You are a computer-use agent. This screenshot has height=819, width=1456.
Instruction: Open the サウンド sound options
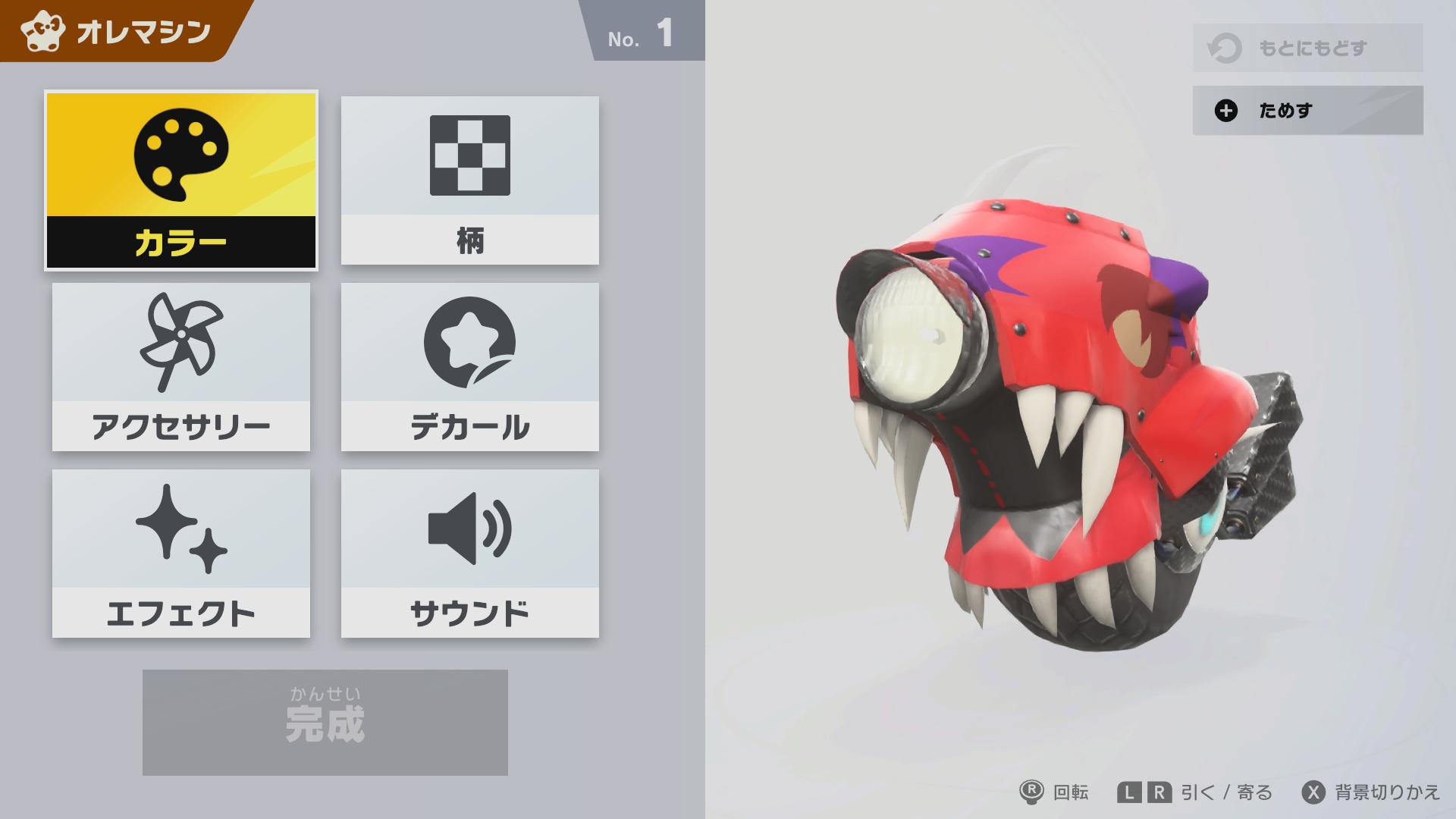coord(469,554)
